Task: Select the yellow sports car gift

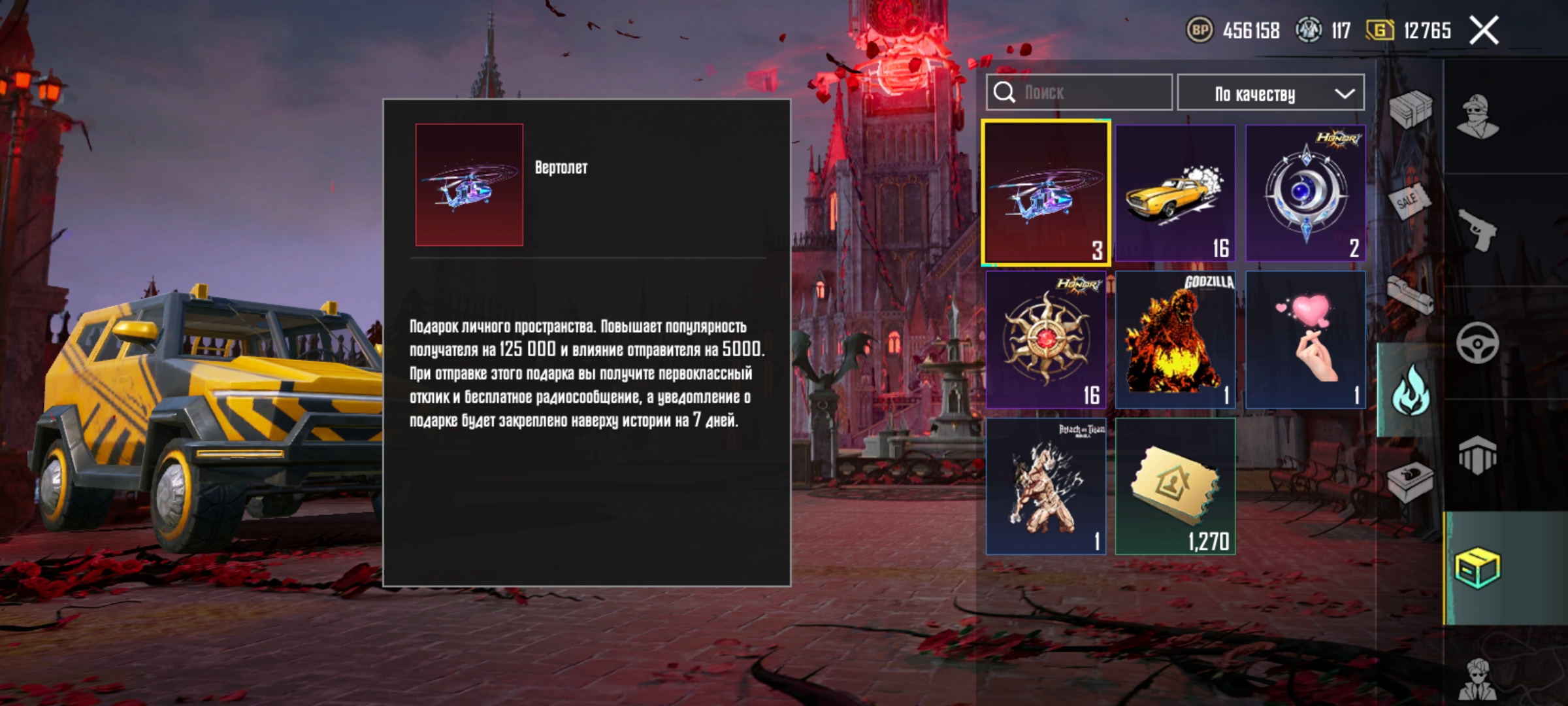Action: [1175, 193]
